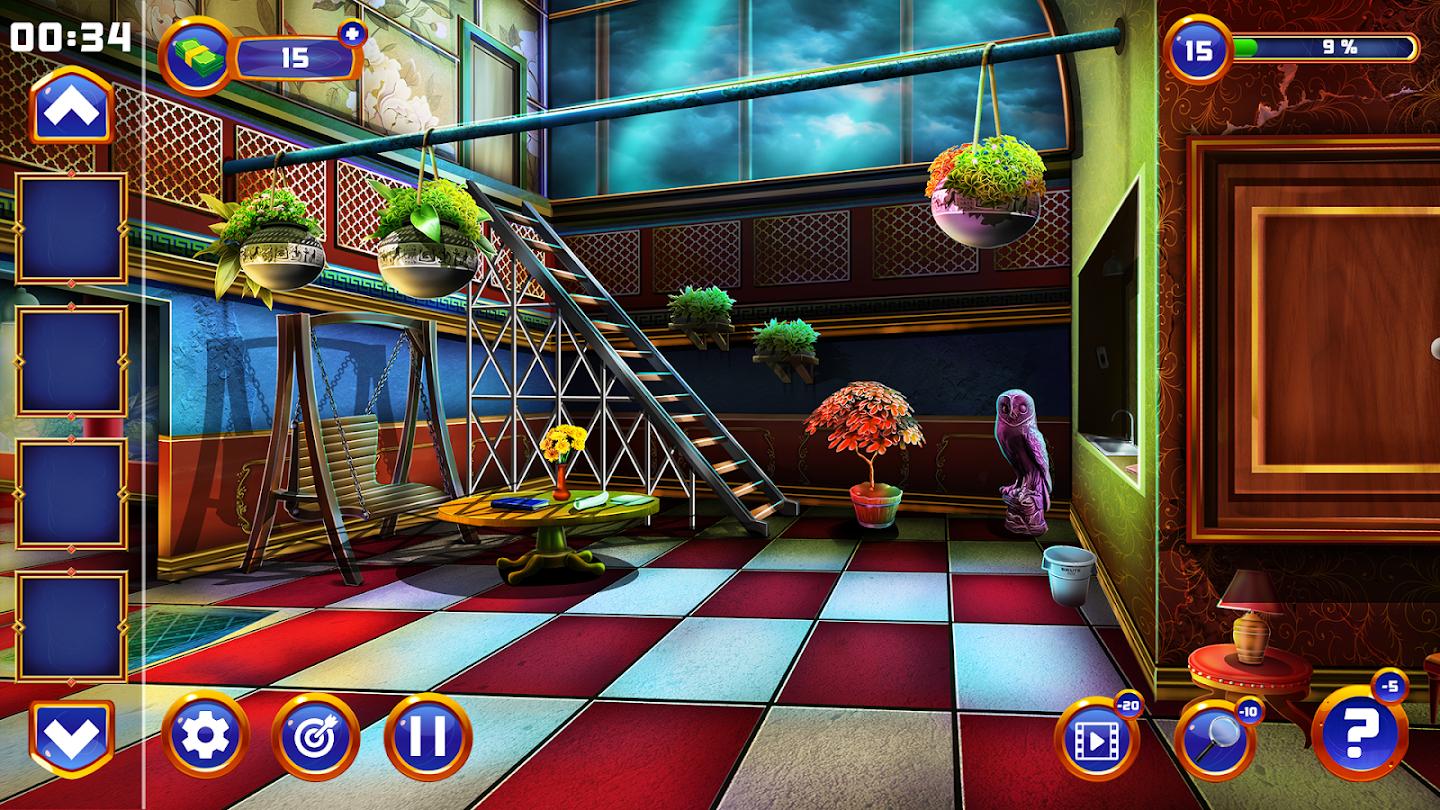Click the green cash stack icon

tap(195, 56)
